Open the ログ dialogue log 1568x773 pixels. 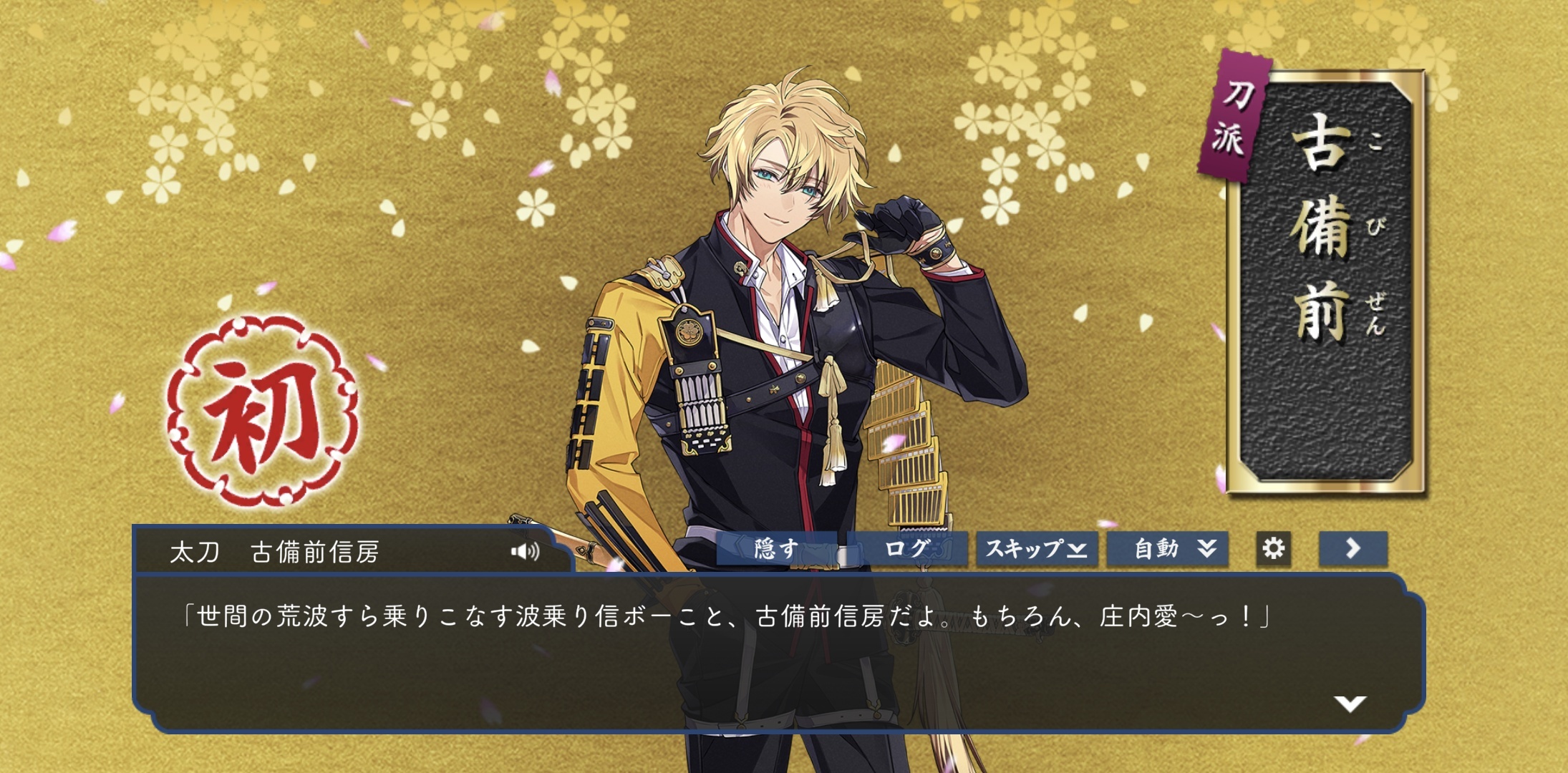[x=907, y=549]
